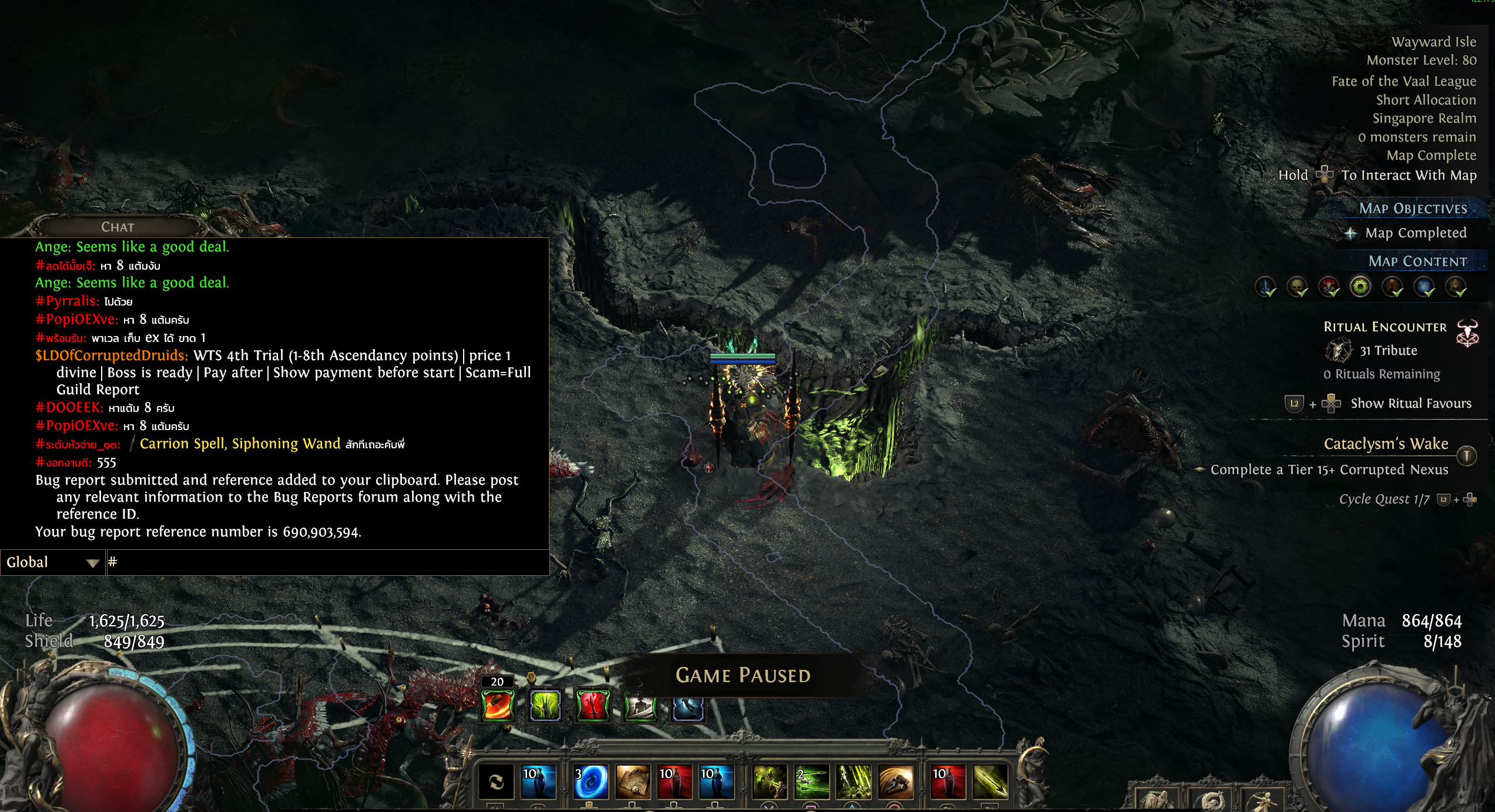The image size is (1495, 812).
Task: Activate the green archer skill with count 2
Action: click(812, 781)
